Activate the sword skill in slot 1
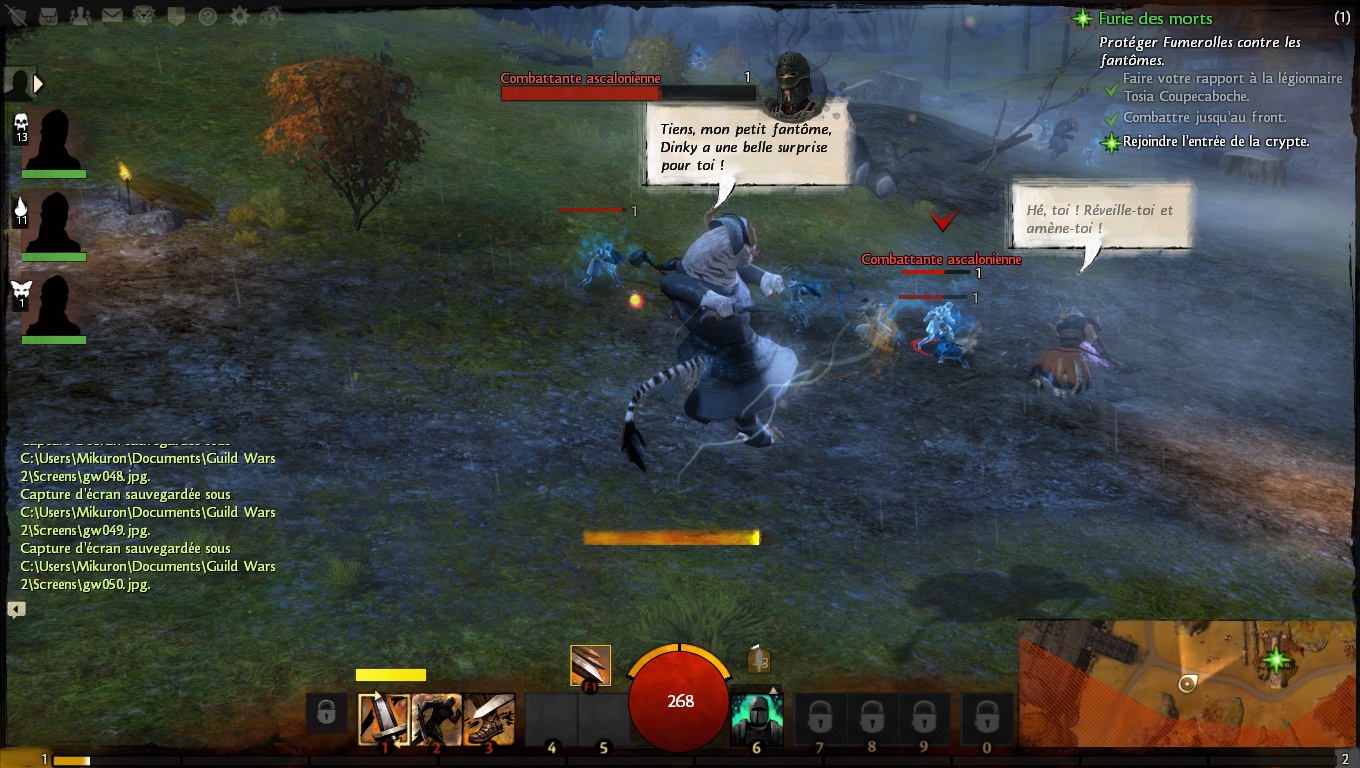The image size is (1360, 768). point(384,720)
